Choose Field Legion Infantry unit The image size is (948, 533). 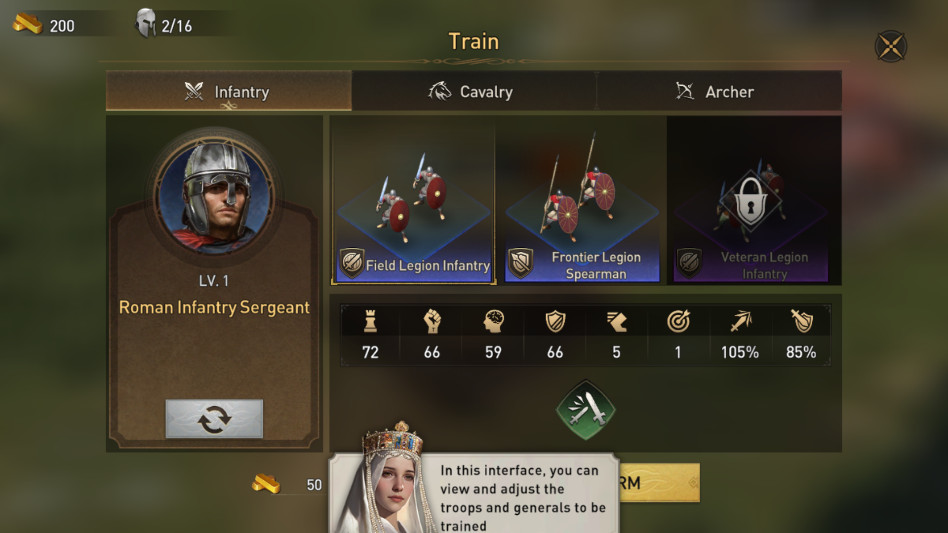pyautogui.click(x=413, y=200)
